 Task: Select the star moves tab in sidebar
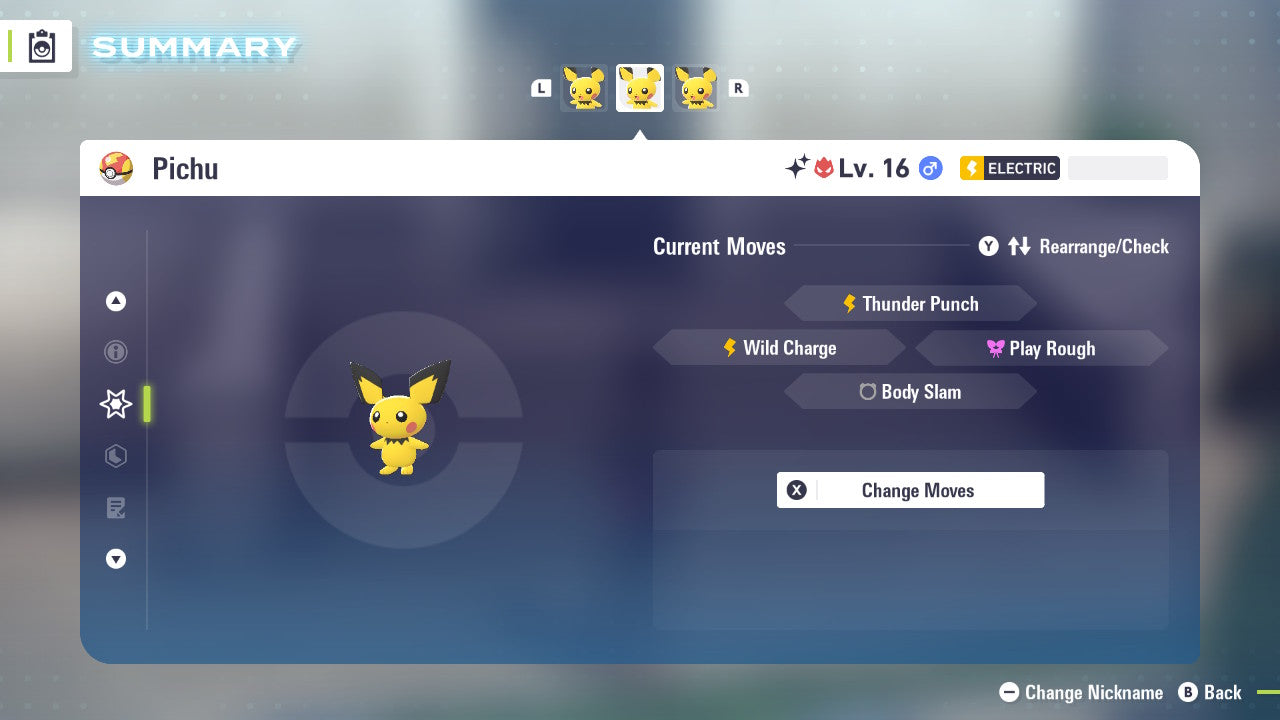tap(116, 404)
